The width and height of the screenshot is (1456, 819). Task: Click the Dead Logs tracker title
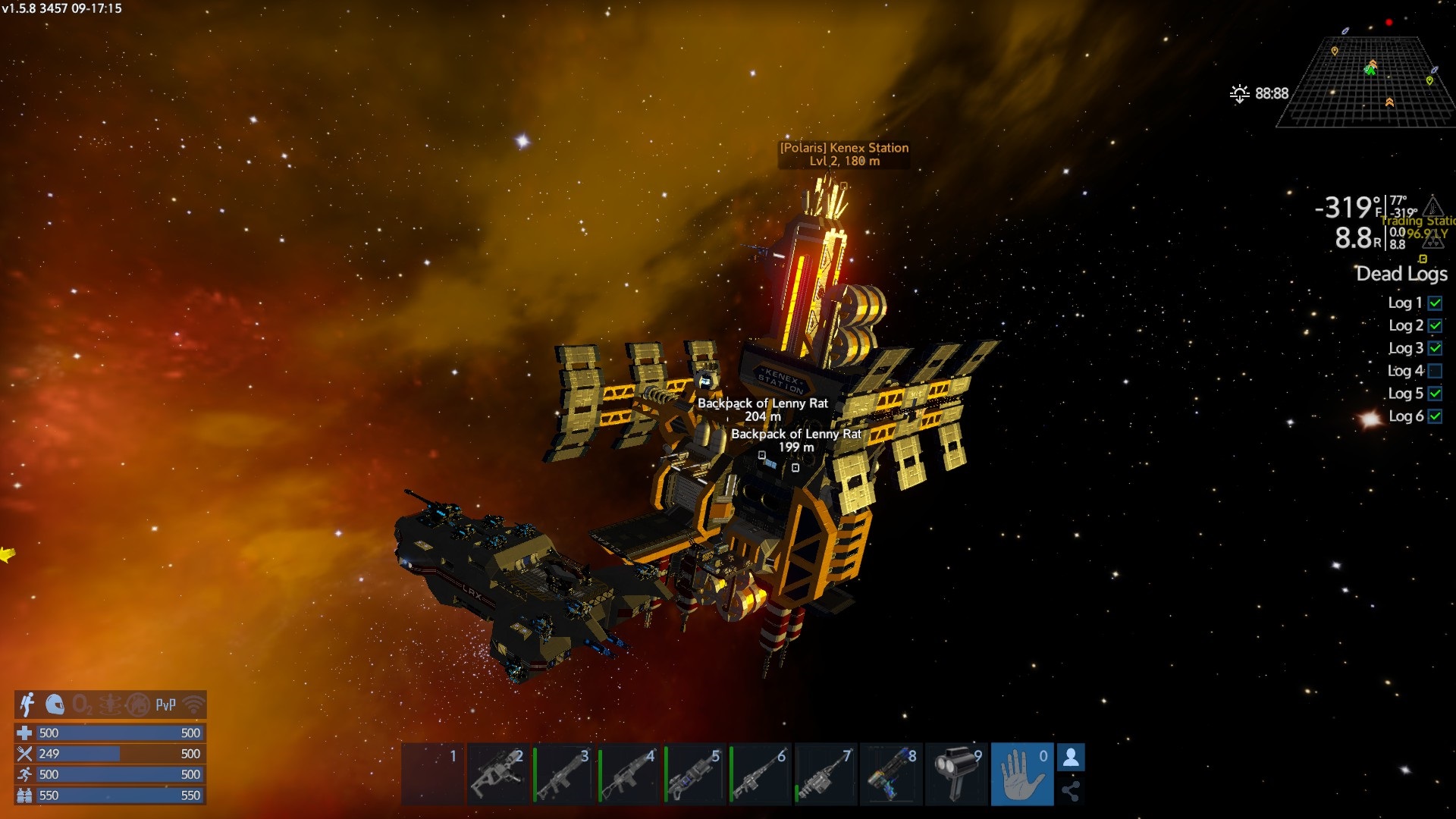coord(1401,274)
